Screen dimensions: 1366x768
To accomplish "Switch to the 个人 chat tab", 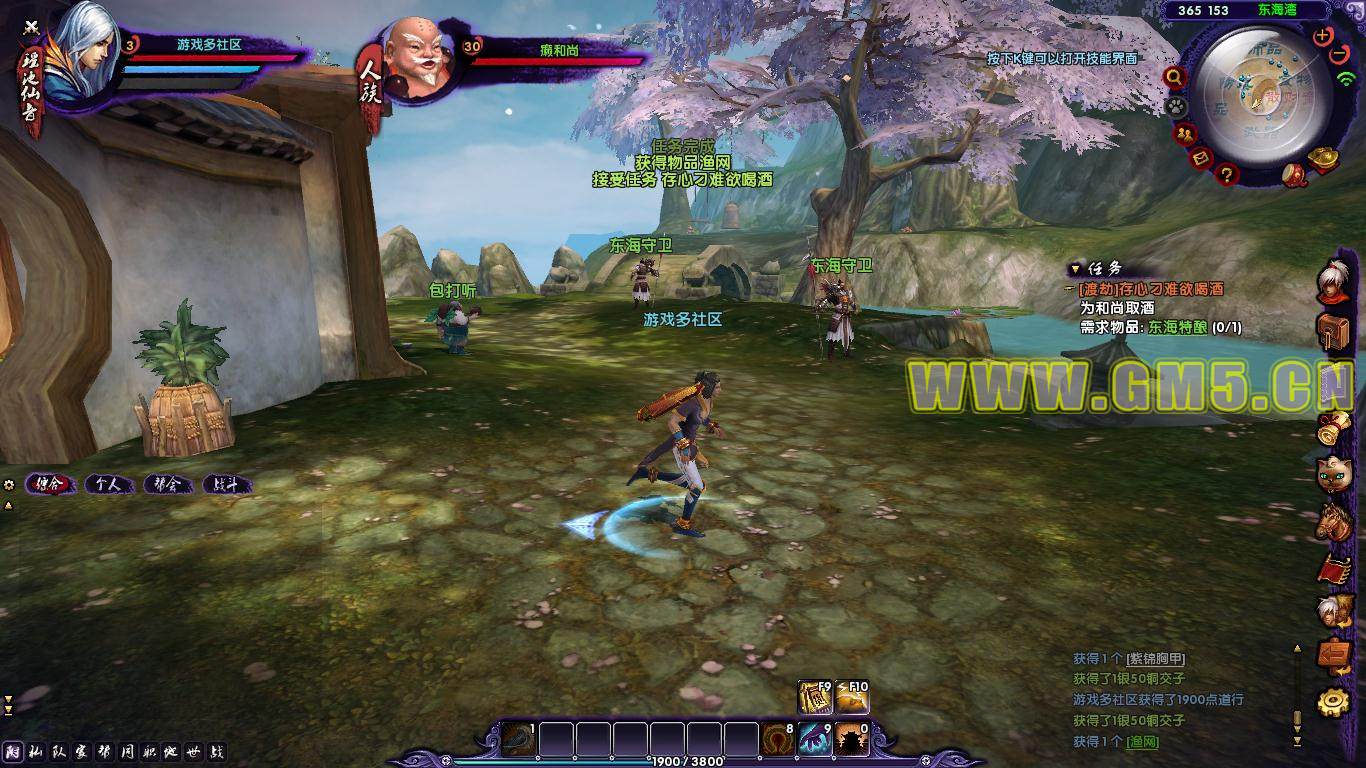I will pos(108,484).
